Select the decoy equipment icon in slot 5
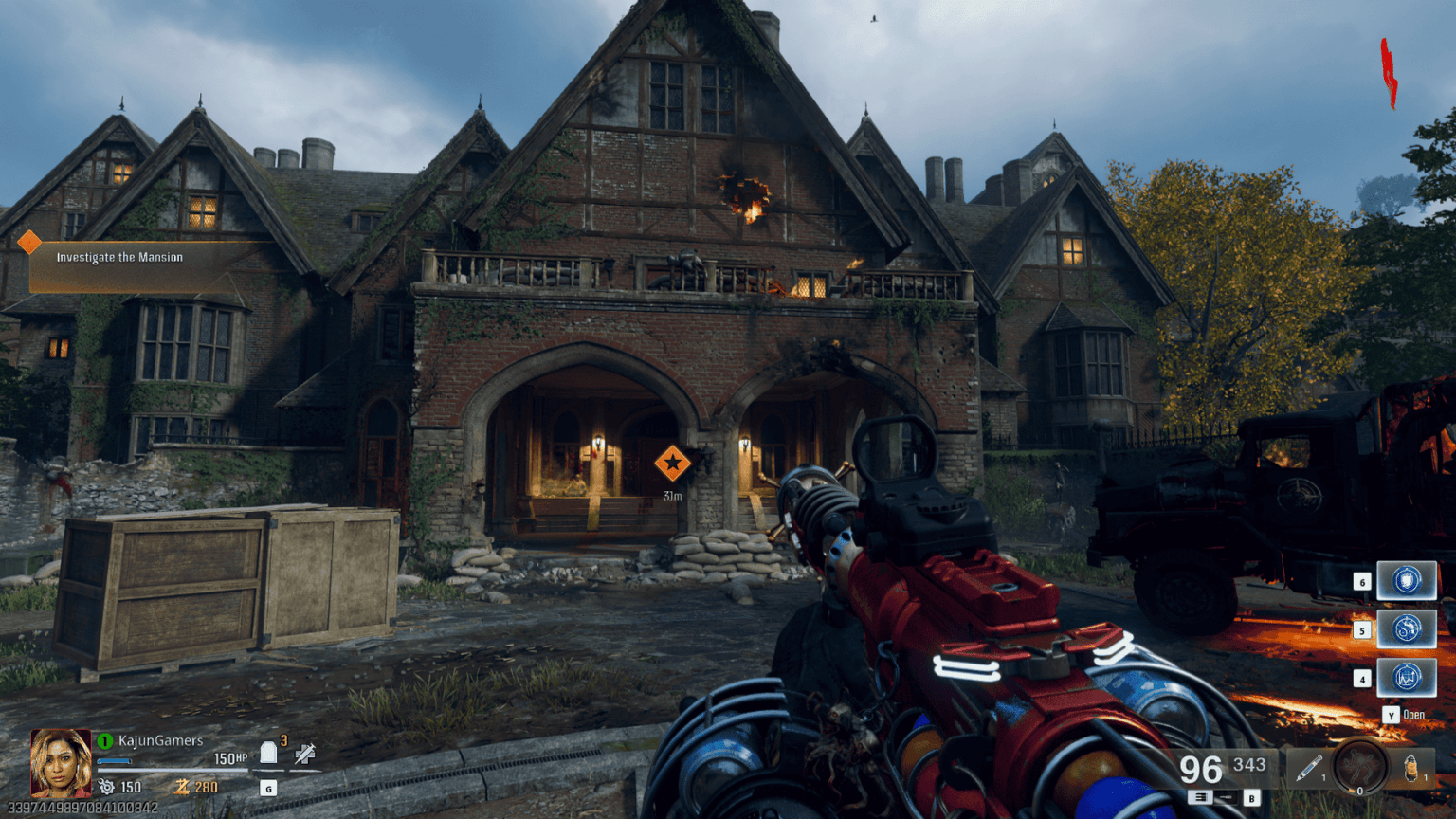Viewport: 1456px width, 819px height. (x=1406, y=628)
